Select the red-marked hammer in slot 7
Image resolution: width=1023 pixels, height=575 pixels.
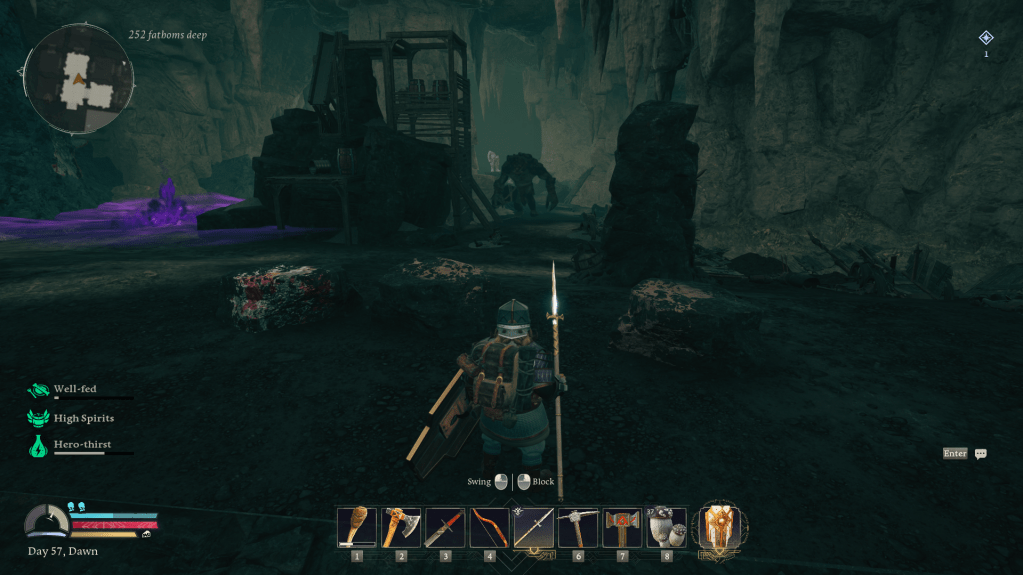tap(622, 527)
